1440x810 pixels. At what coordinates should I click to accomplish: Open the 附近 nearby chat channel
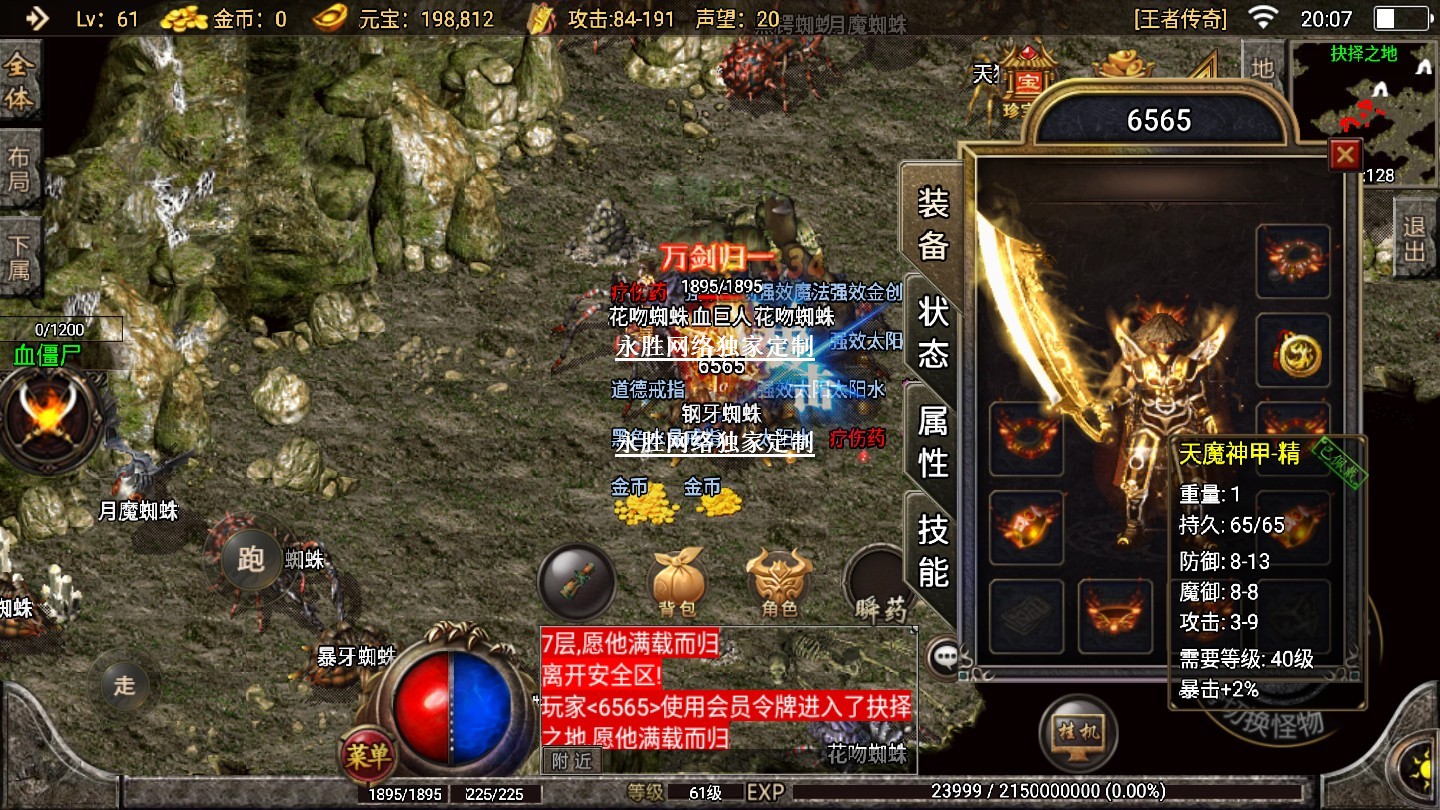572,761
